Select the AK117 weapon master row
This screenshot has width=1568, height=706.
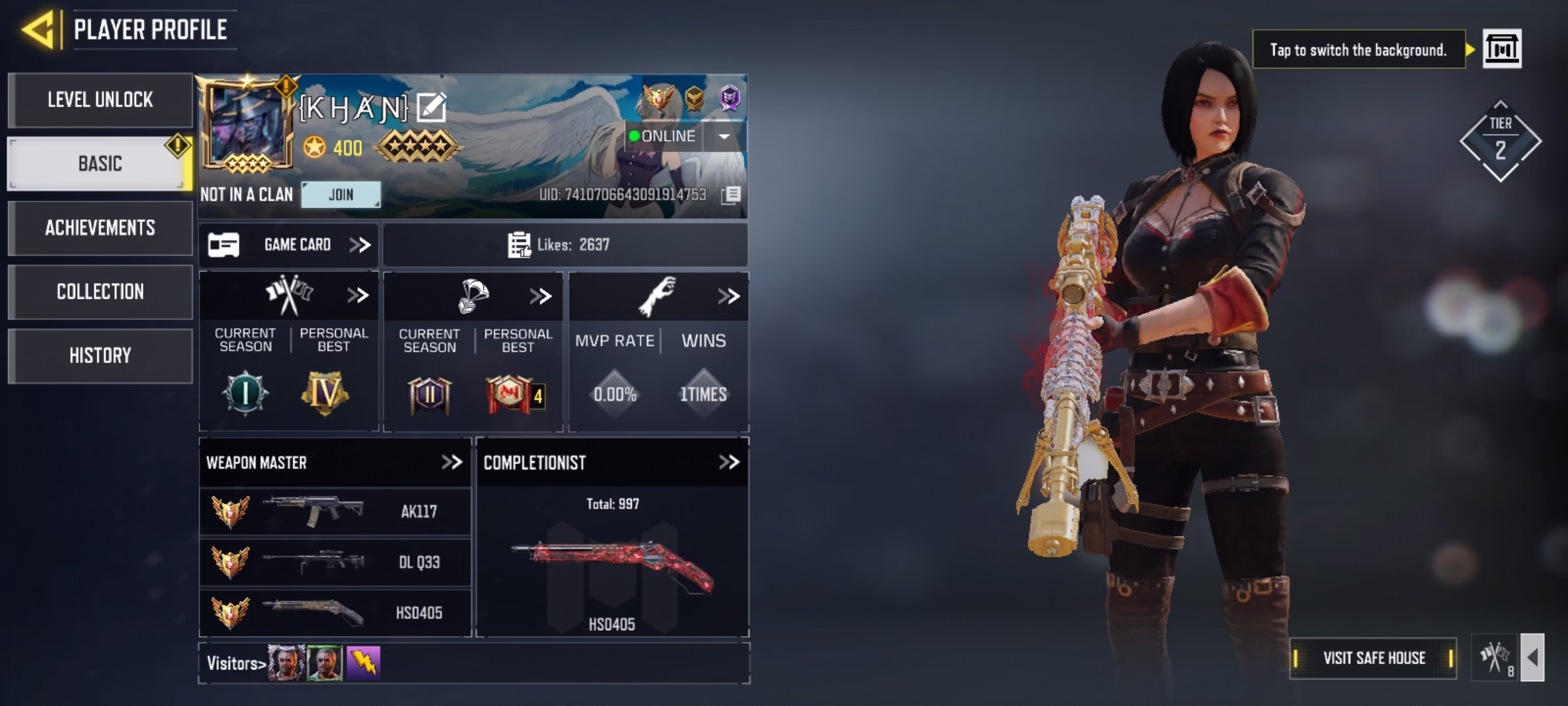tap(335, 511)
